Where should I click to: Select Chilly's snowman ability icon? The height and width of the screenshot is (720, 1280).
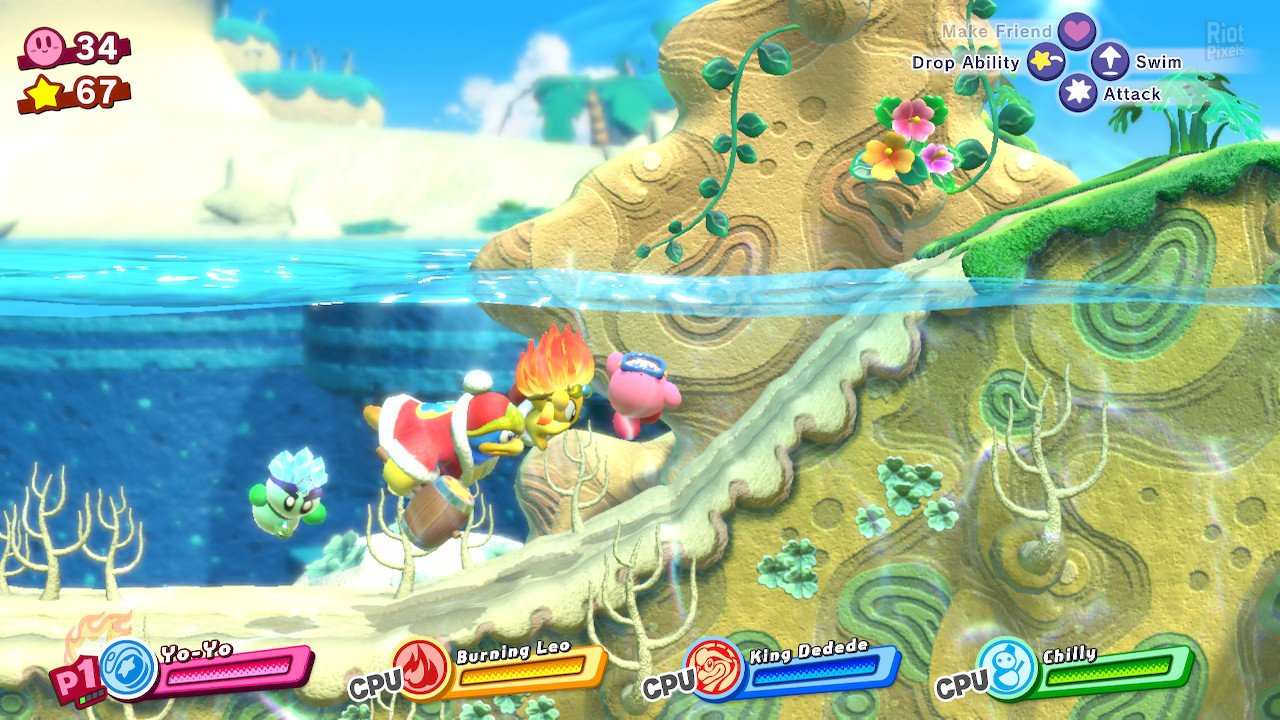(x=1005, y=668)
